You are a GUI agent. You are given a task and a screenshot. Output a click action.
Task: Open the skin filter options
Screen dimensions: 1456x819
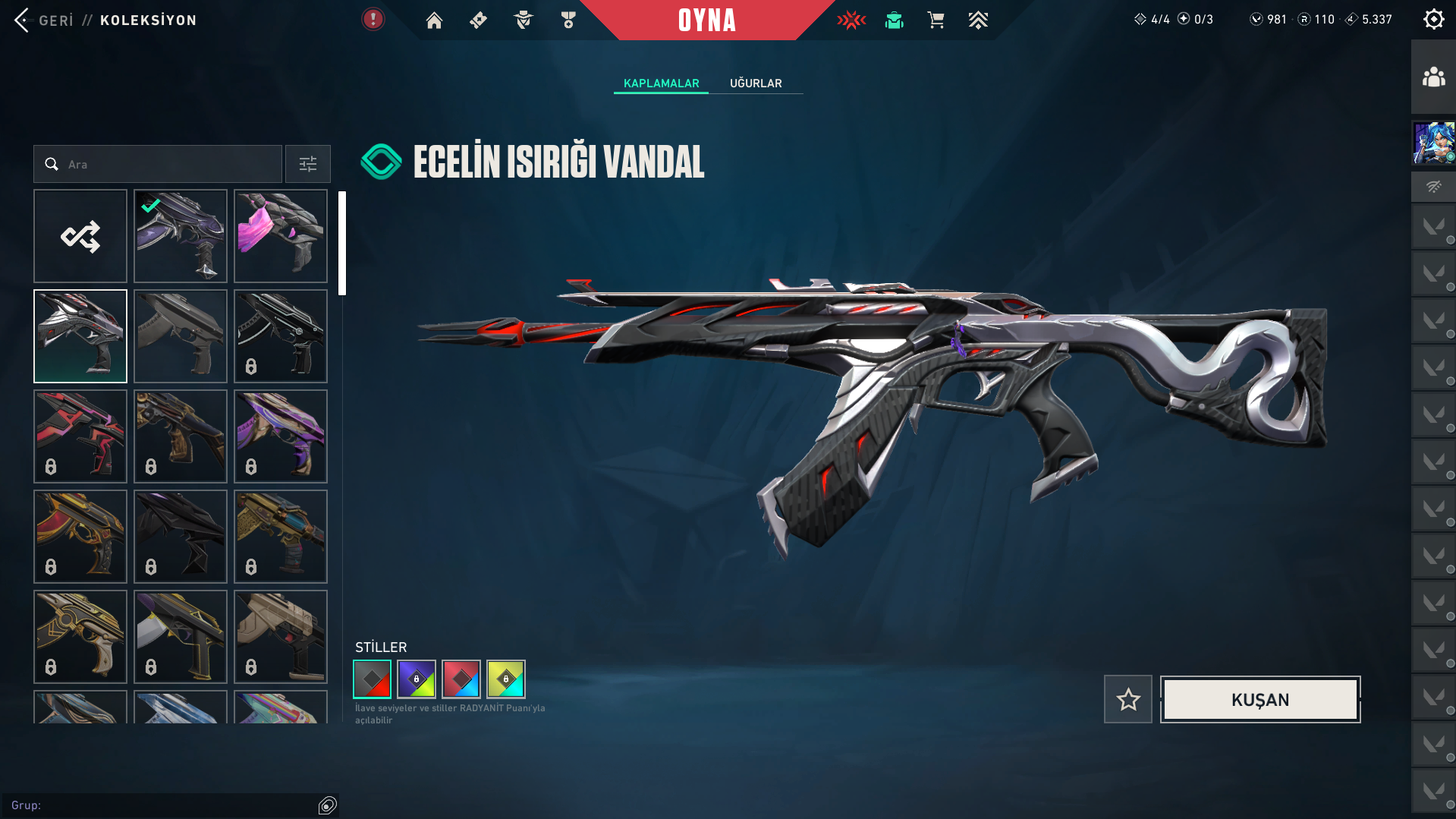point(307,164)
